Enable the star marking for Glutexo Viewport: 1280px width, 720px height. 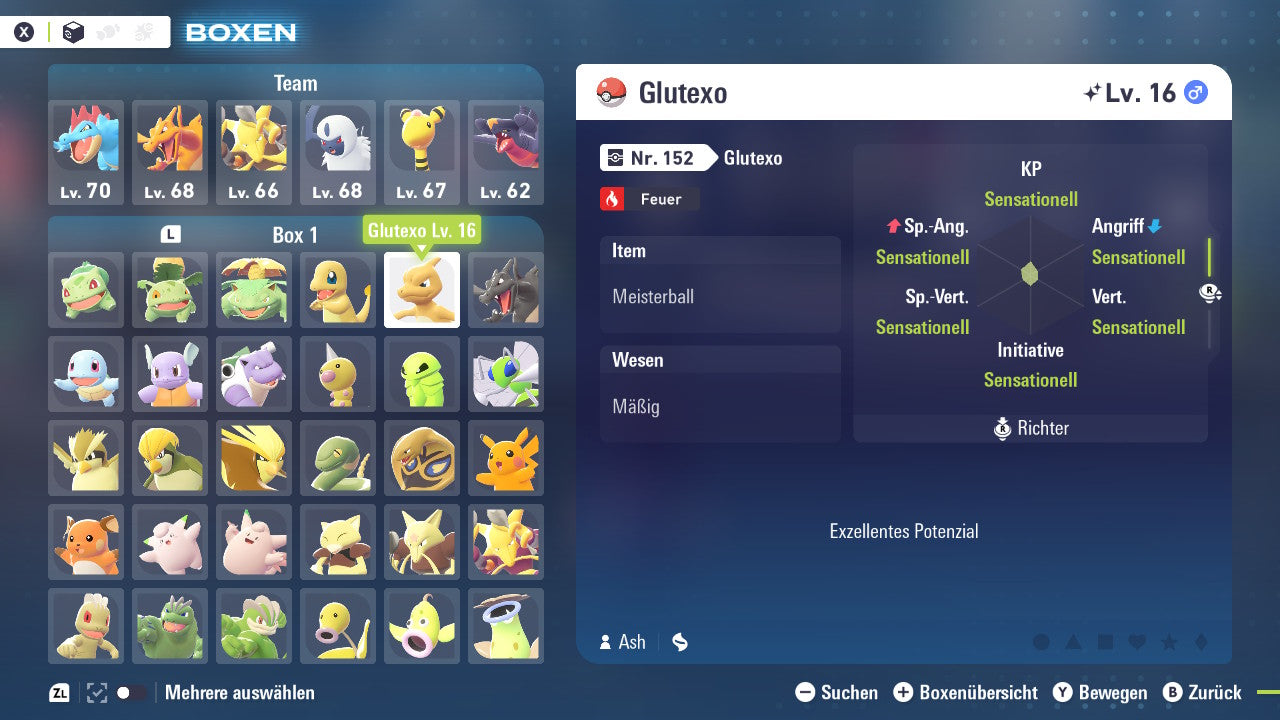[x=1168, y=642]
